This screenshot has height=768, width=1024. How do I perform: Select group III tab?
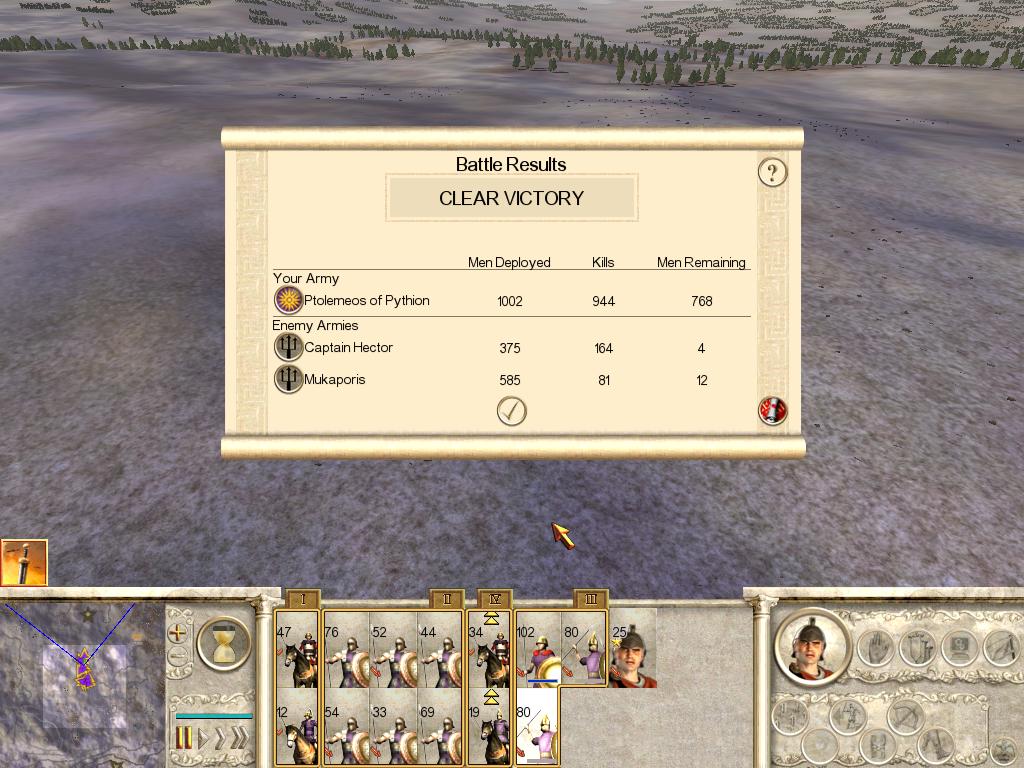[x=591, y=599]
